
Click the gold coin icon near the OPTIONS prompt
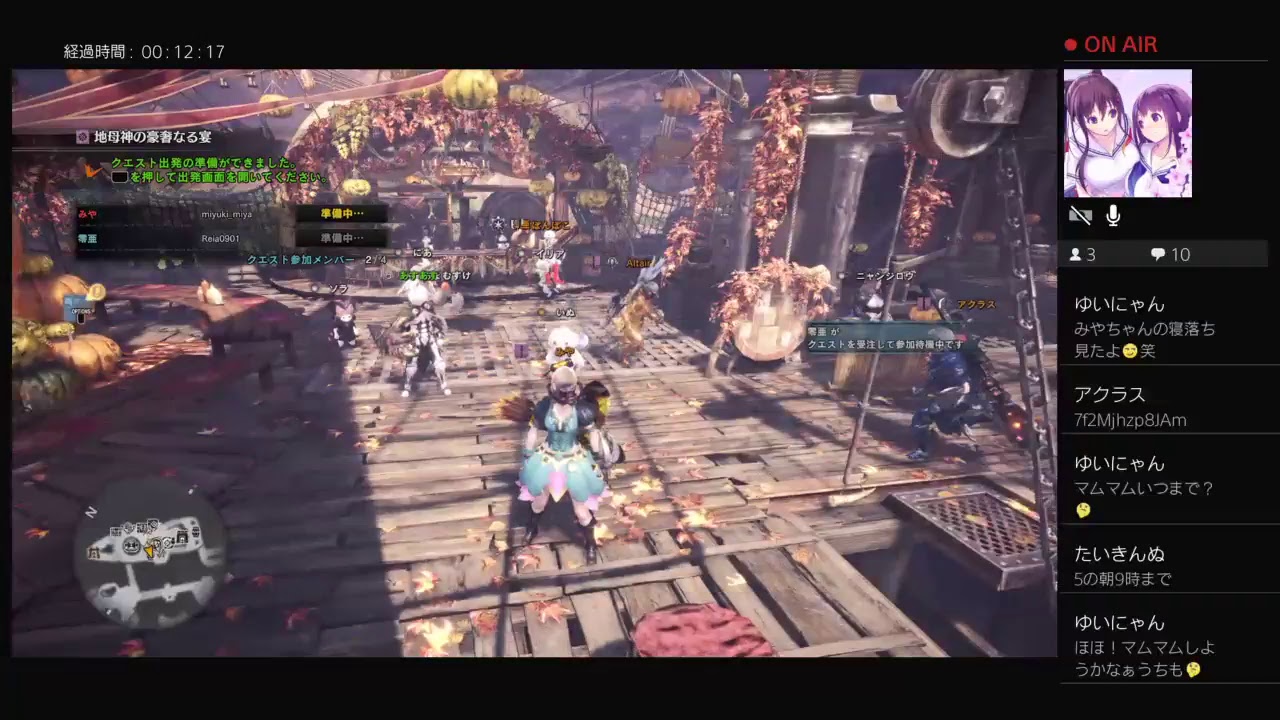[x=98, y=291]
